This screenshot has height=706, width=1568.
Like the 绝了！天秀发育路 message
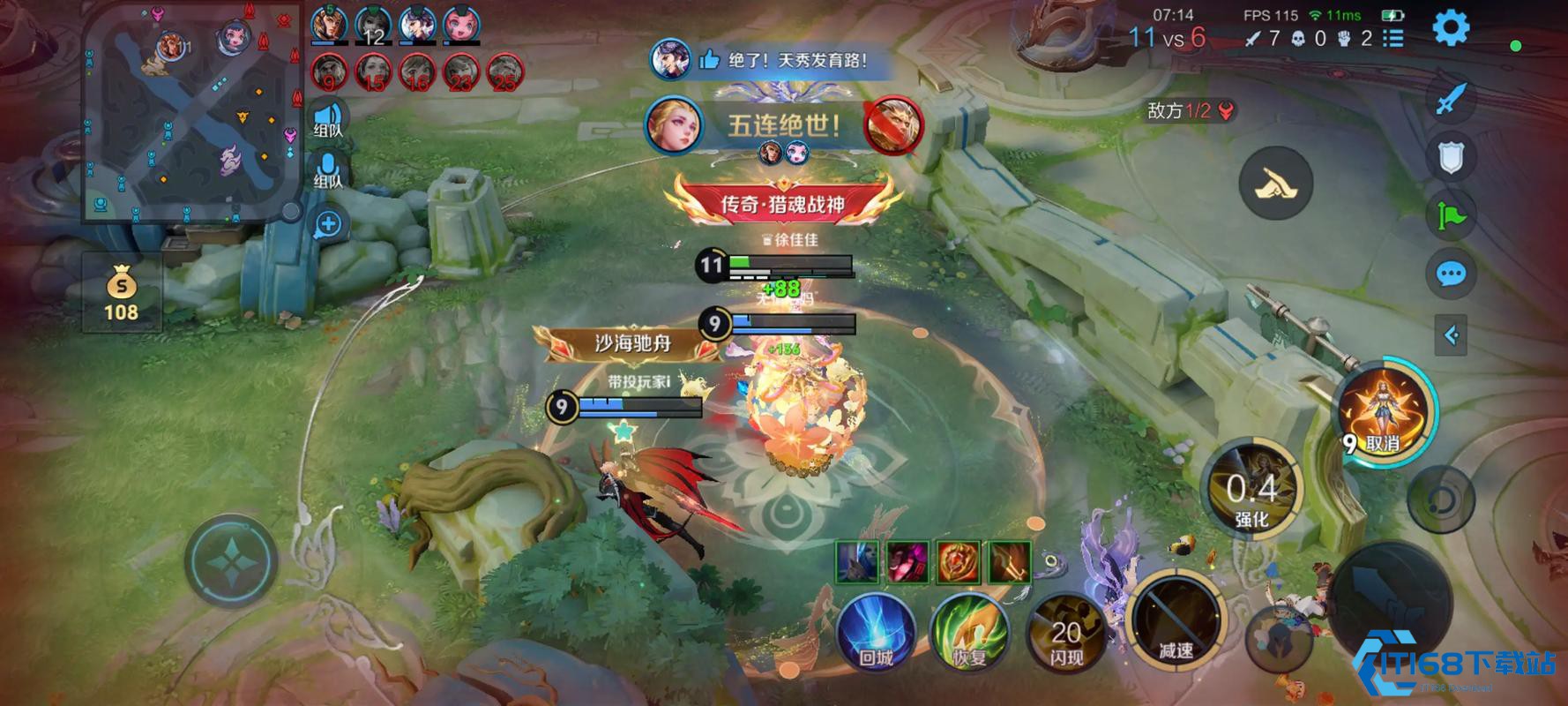709,60
